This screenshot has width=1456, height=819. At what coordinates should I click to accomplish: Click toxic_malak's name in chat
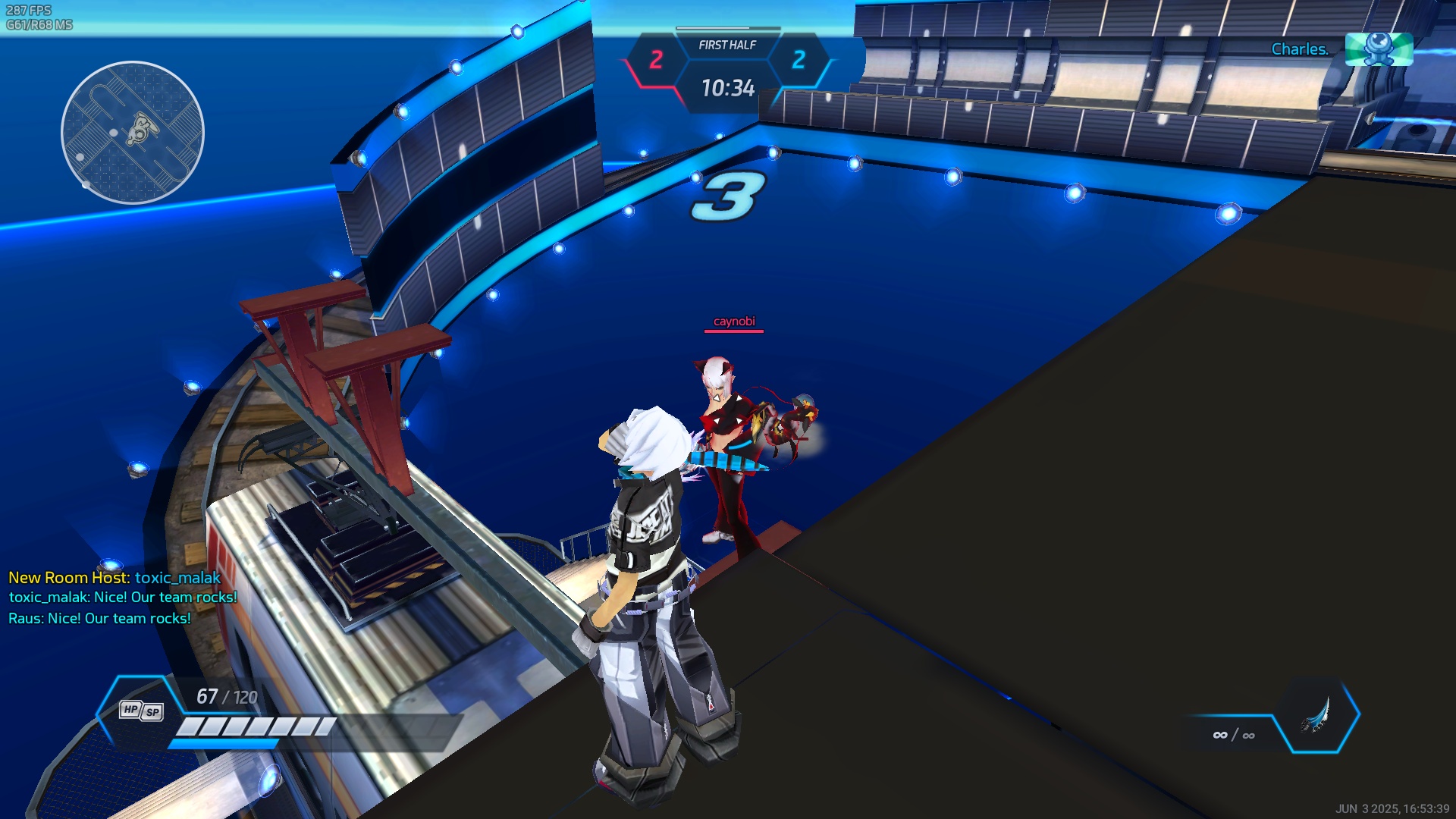click(177, 578)
